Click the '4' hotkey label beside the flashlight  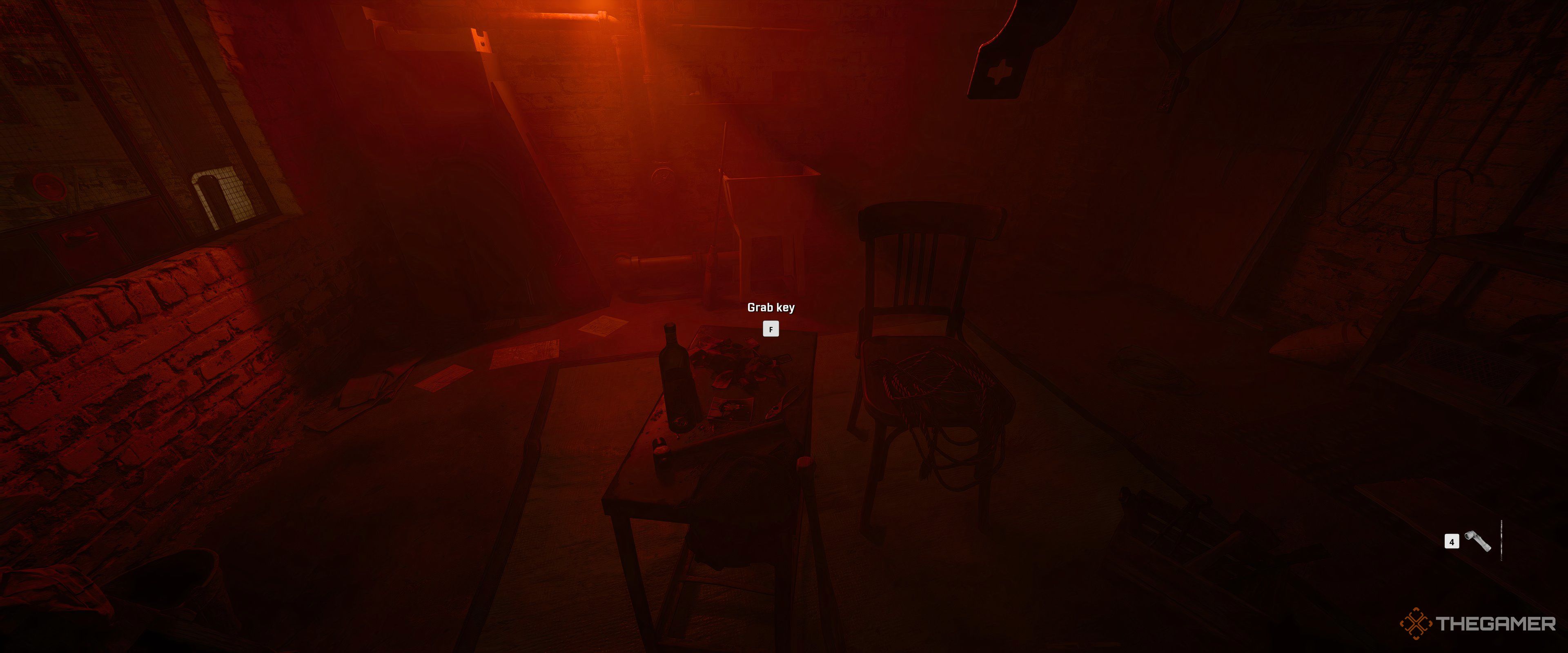click(1452, 542)
